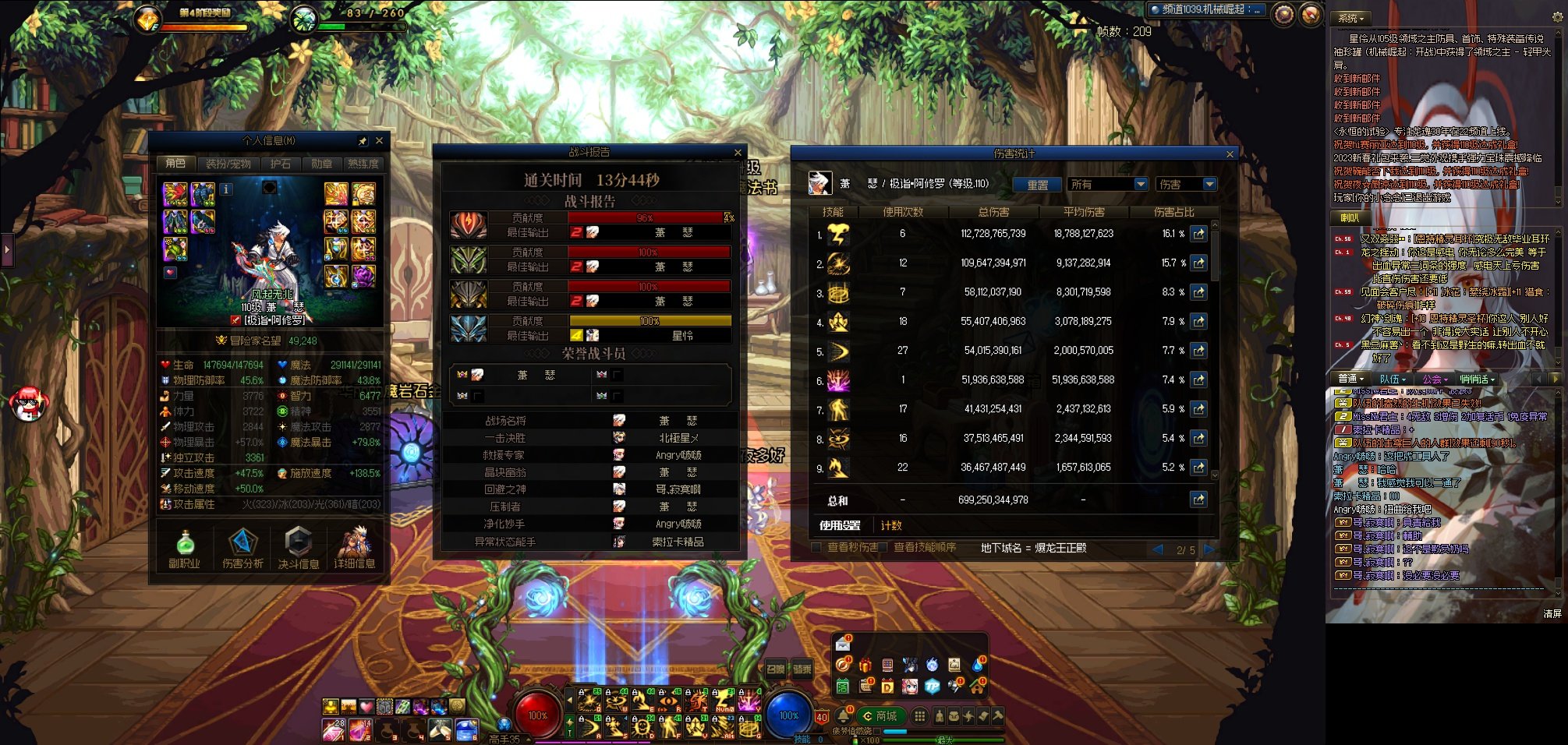Select the 勋章 tab
1568x745 pixels.
click(x=321, y=164)
